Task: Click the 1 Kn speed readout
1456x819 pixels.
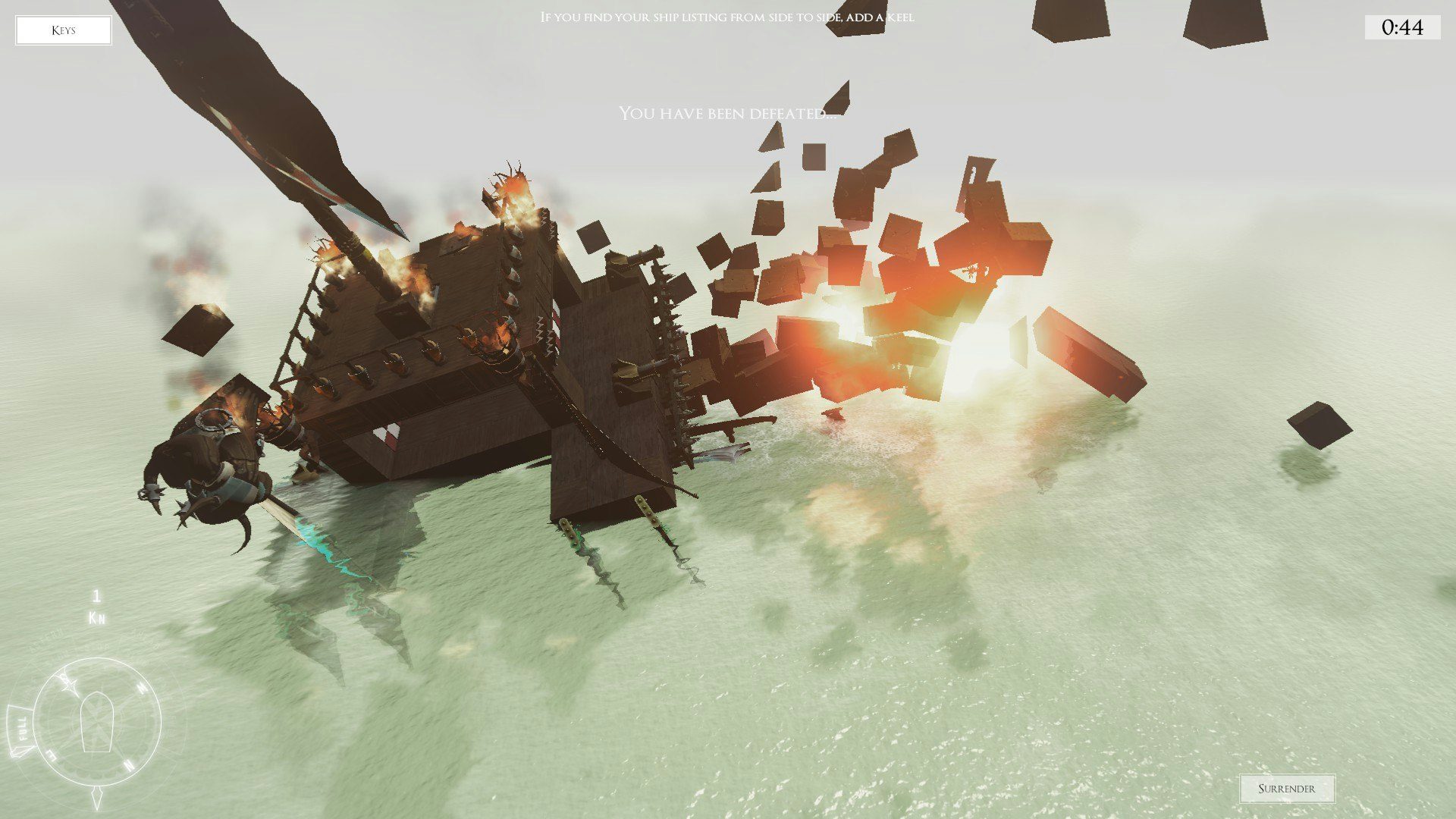Action: click(96, 605)
